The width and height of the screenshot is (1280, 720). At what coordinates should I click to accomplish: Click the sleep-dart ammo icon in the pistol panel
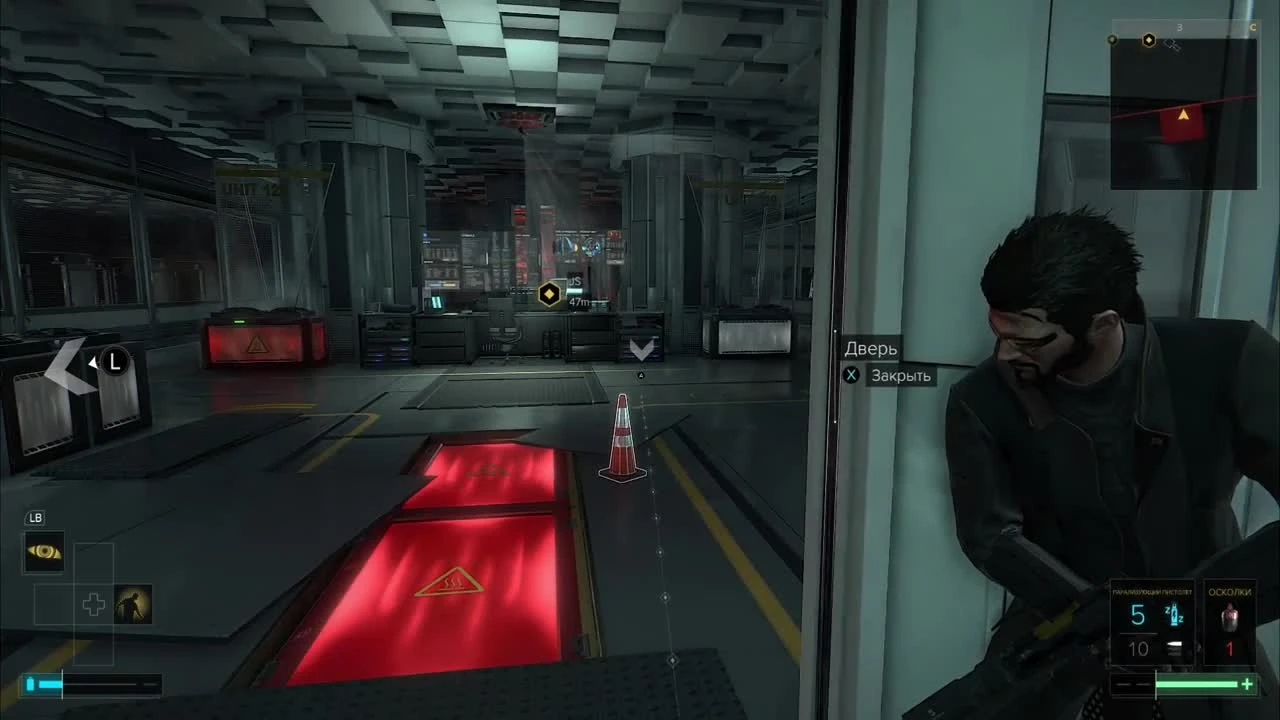tap(1174, 613)
